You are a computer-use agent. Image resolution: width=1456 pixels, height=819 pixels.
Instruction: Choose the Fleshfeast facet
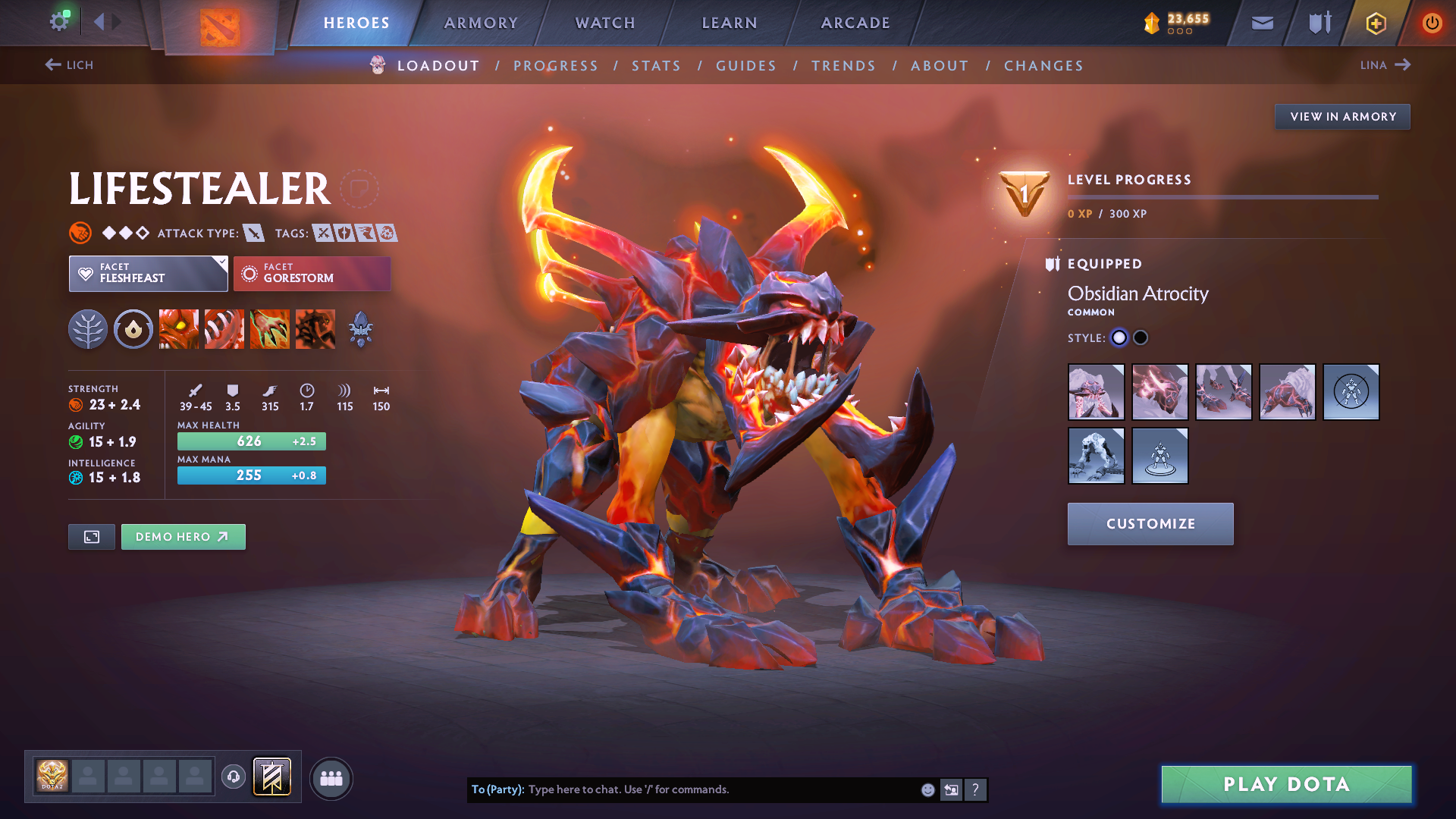(148, 274)
